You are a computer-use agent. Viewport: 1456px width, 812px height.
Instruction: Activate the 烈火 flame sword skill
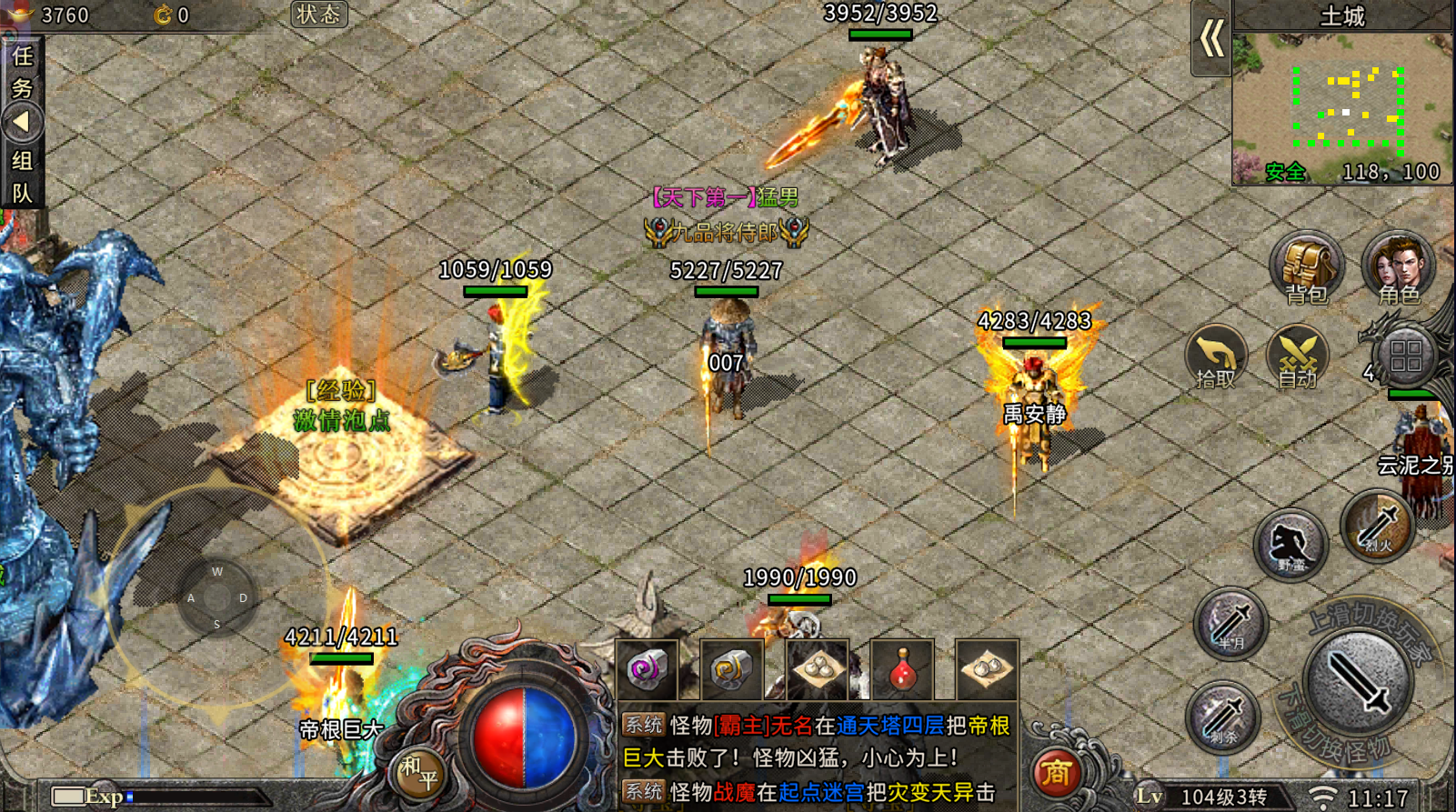pos(1378,526)
